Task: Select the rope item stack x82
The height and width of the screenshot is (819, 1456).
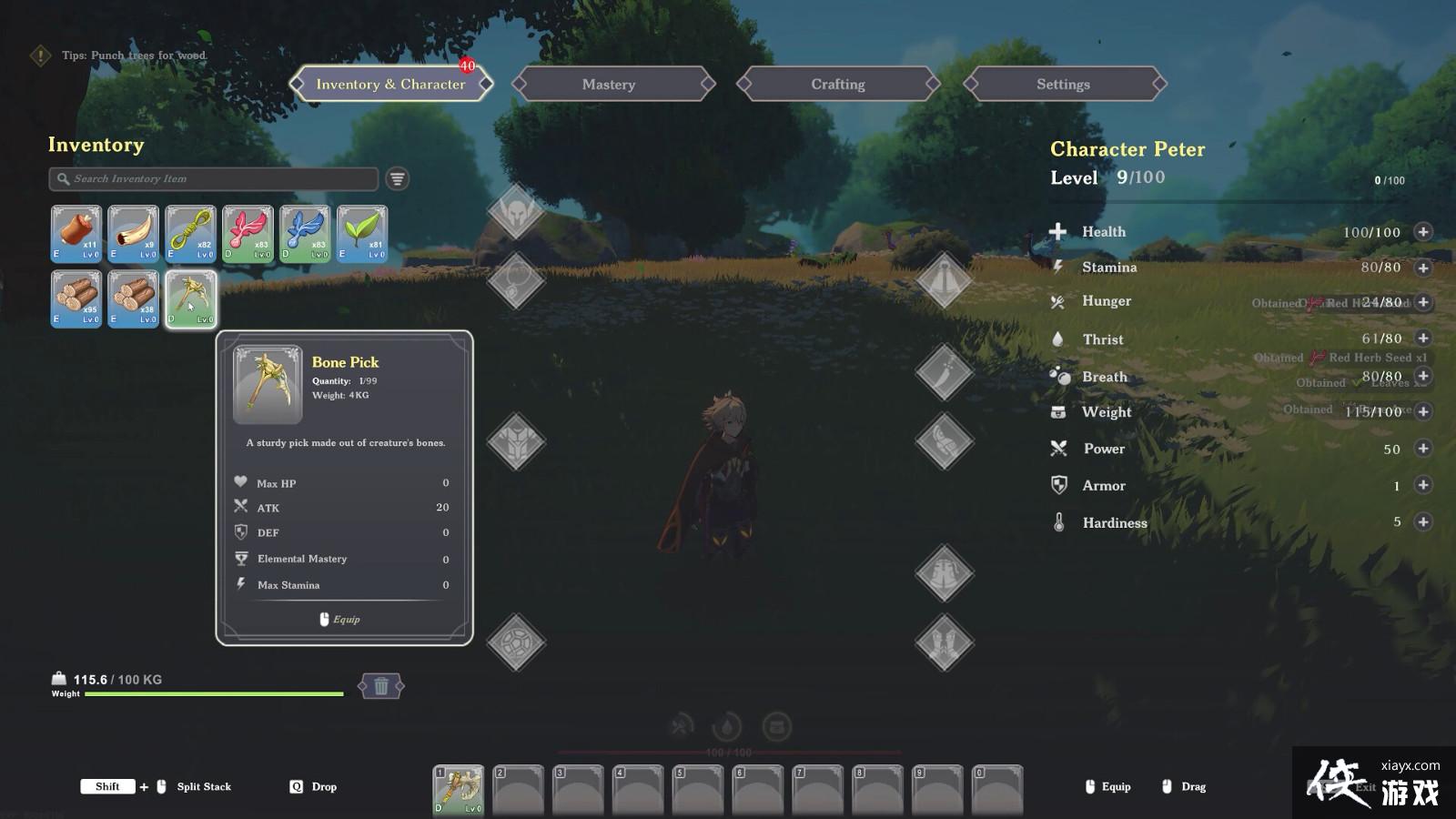Action: click(190, 234)
